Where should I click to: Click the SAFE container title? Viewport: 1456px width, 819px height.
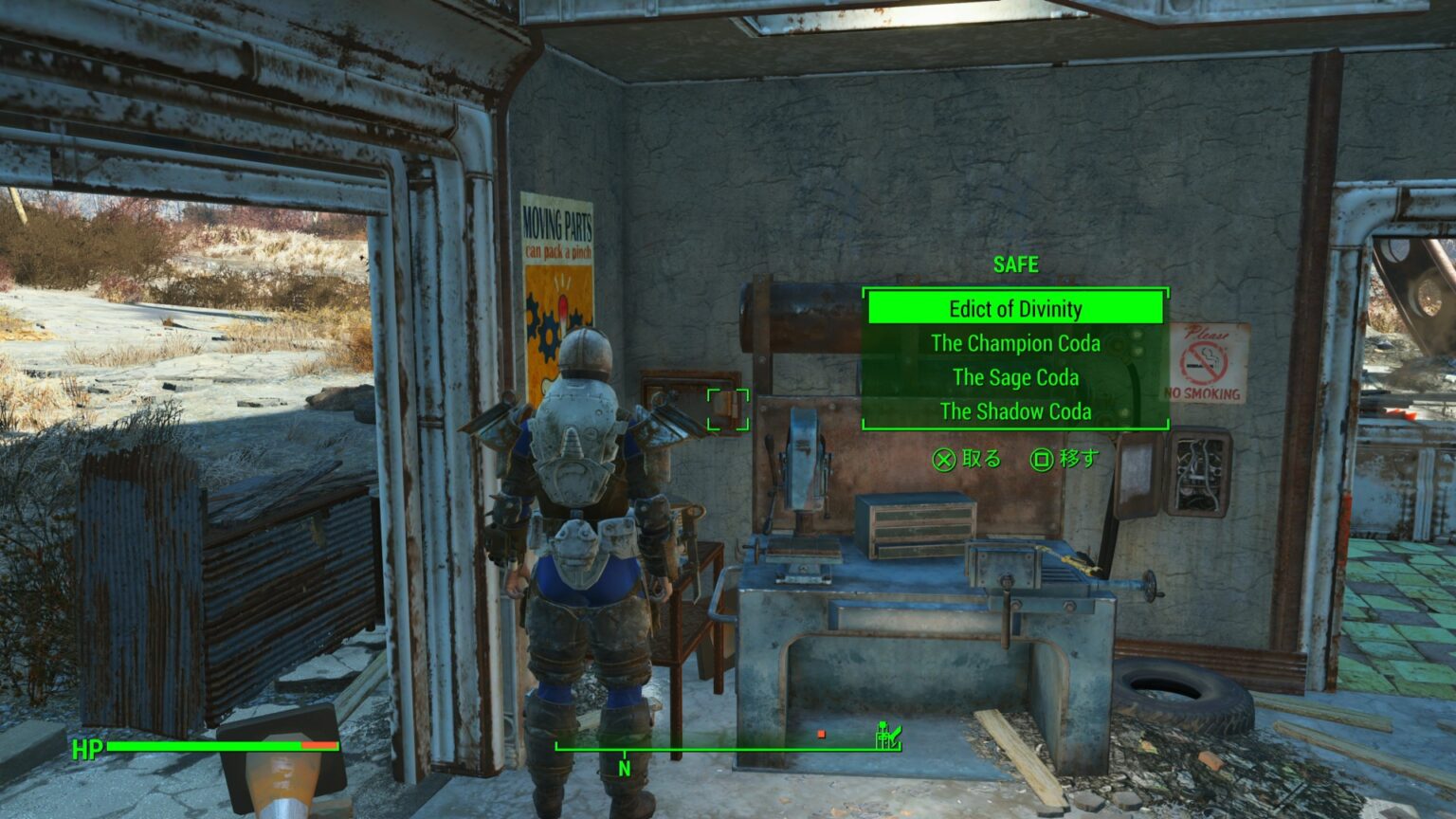(x=1015, y=265)
